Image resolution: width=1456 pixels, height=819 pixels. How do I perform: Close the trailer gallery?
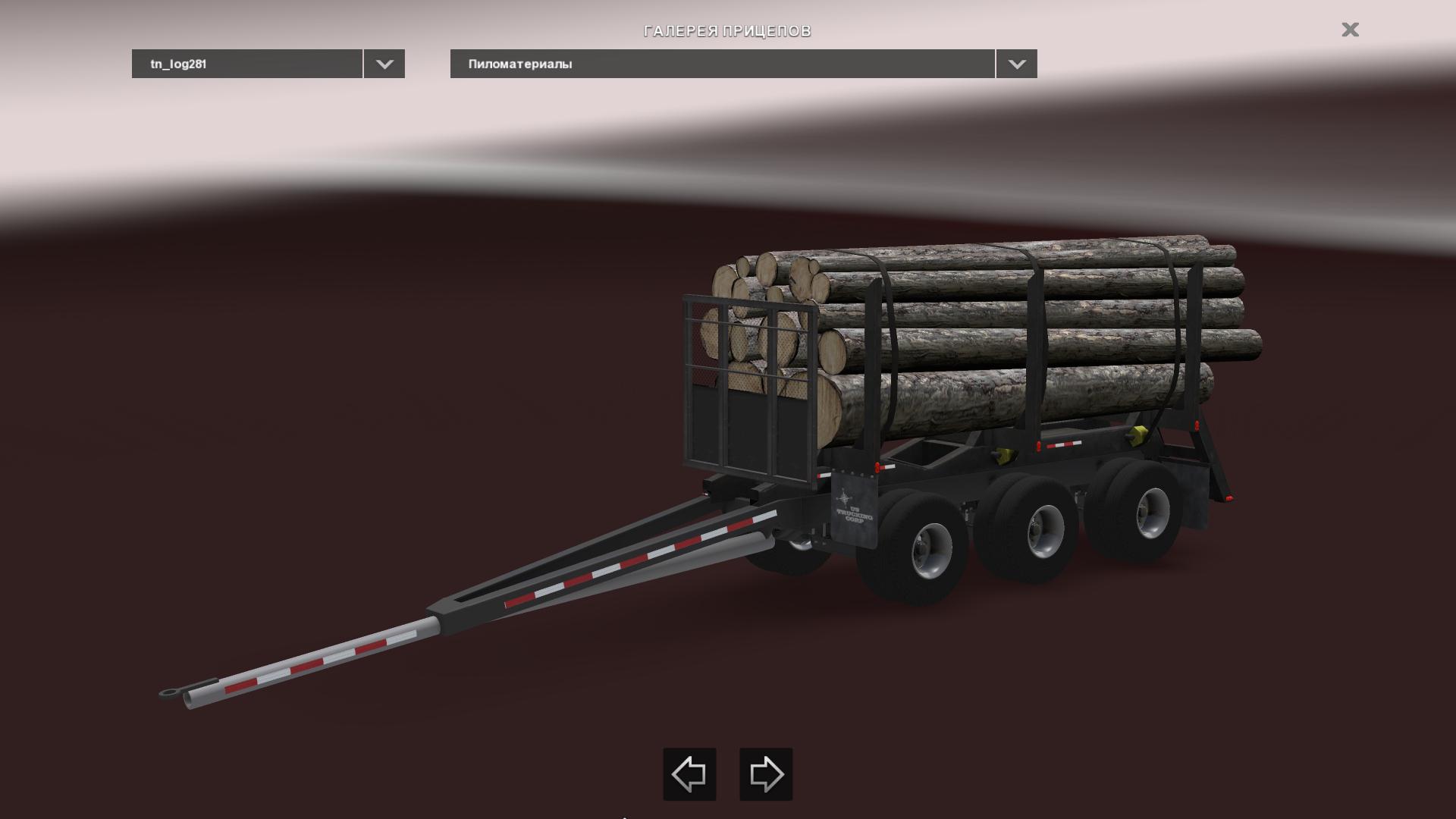[x=1350, y=30]
